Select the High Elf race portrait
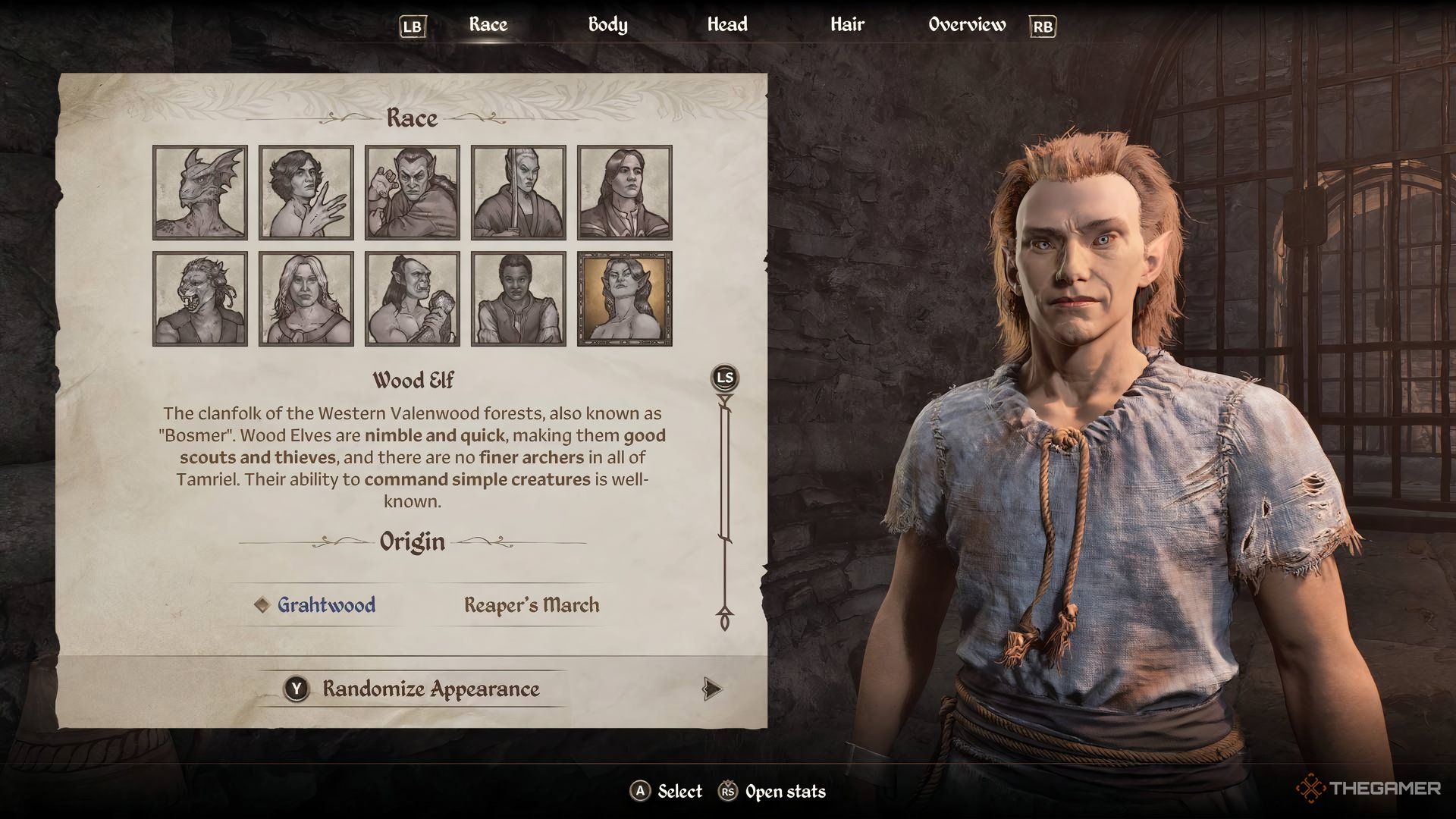This screenshot has width=1456, height=819. (x=518, y=192)
